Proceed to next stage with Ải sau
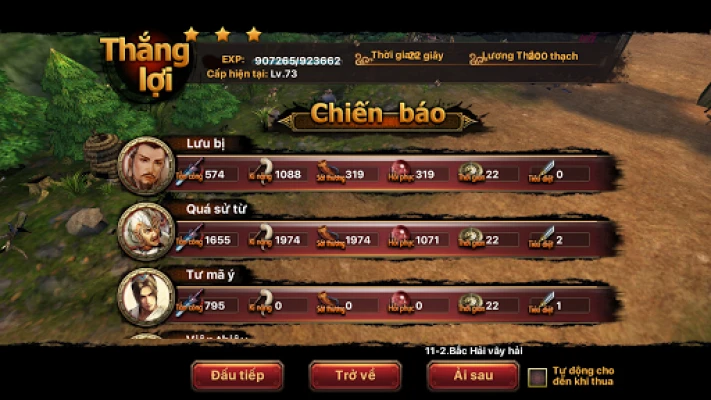Screen dimensions: 711x400 (472, 375)
